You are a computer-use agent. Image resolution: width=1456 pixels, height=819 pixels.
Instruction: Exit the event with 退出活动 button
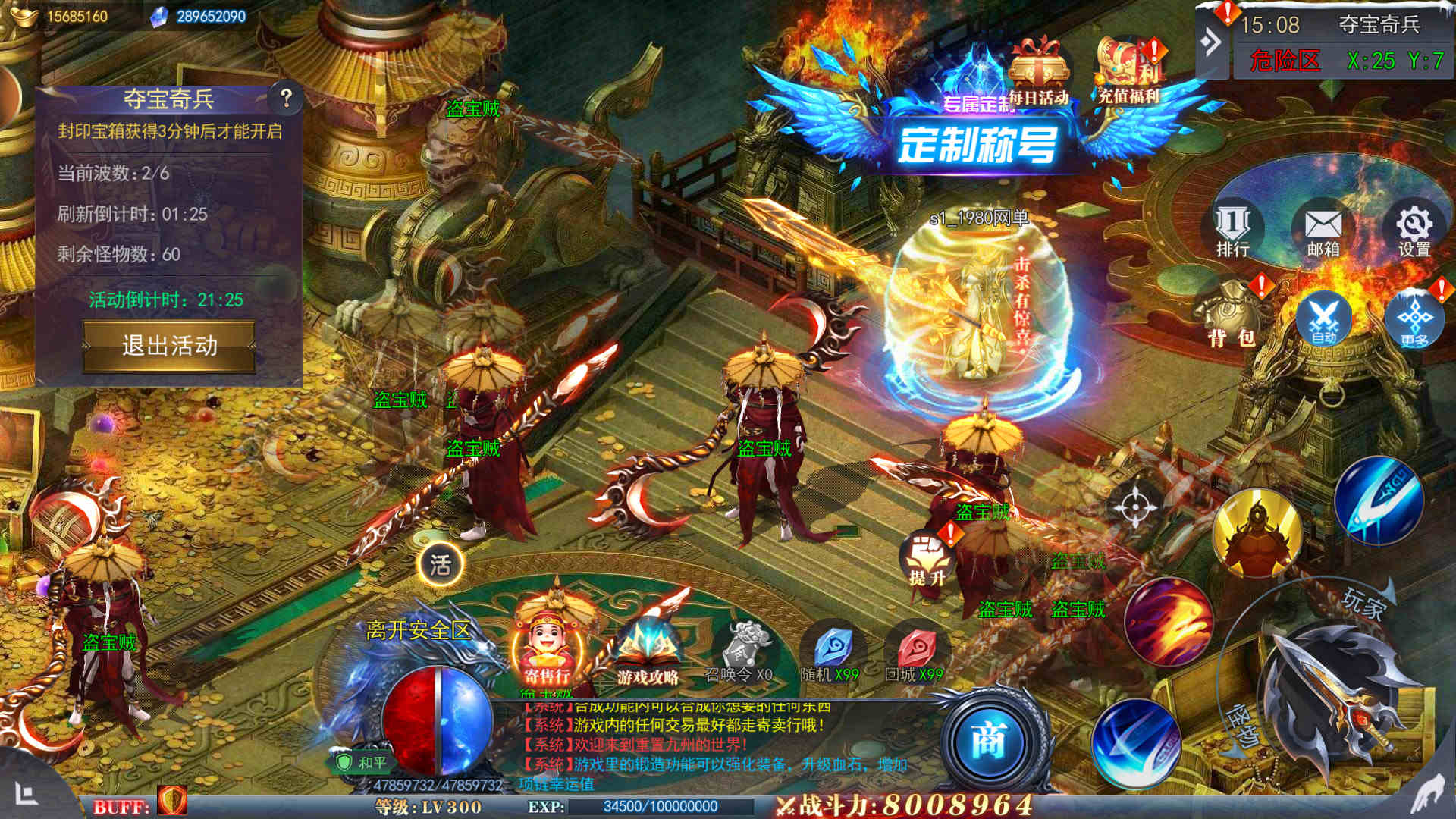click(x=169, y=346)
